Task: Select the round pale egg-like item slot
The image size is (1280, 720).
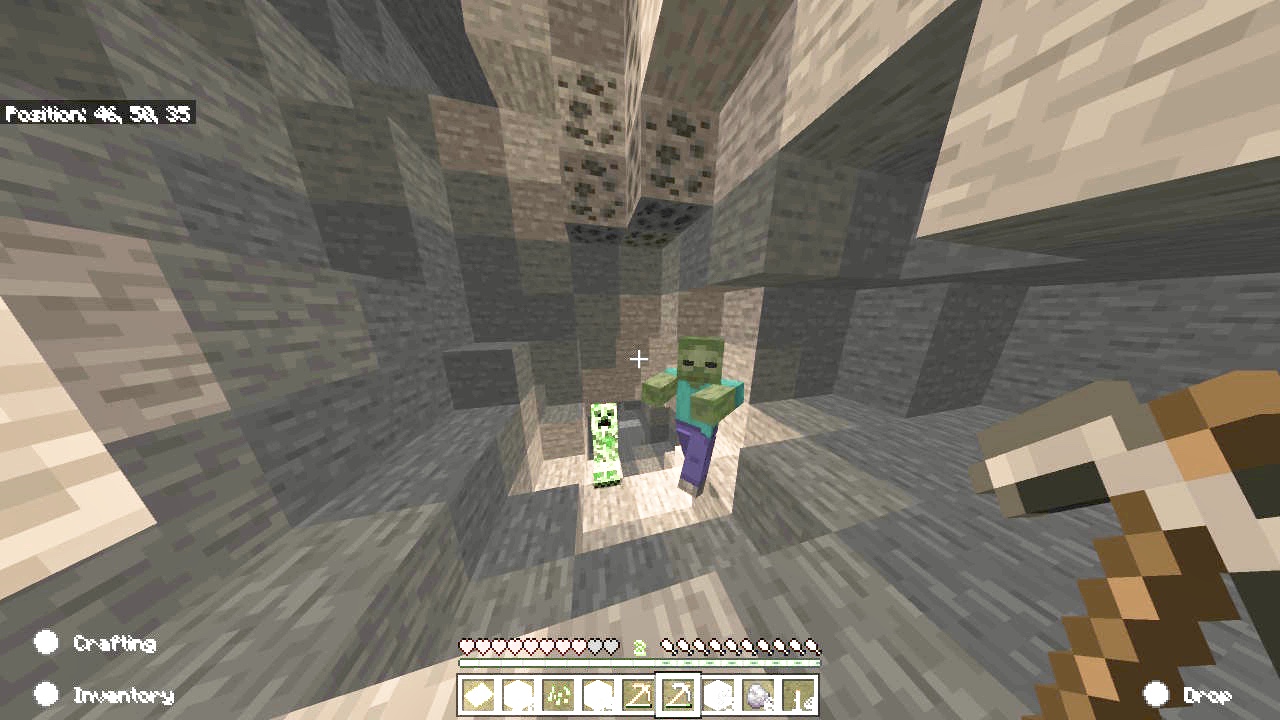Action: (758, 695)
